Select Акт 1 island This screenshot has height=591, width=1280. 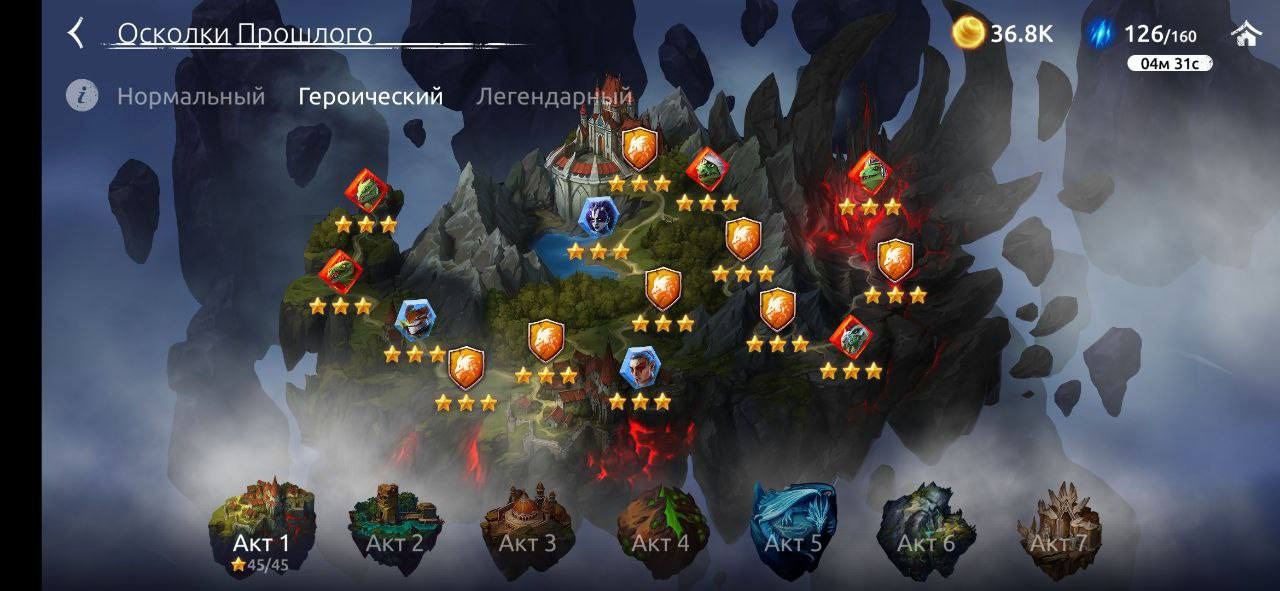click(262, 527)
